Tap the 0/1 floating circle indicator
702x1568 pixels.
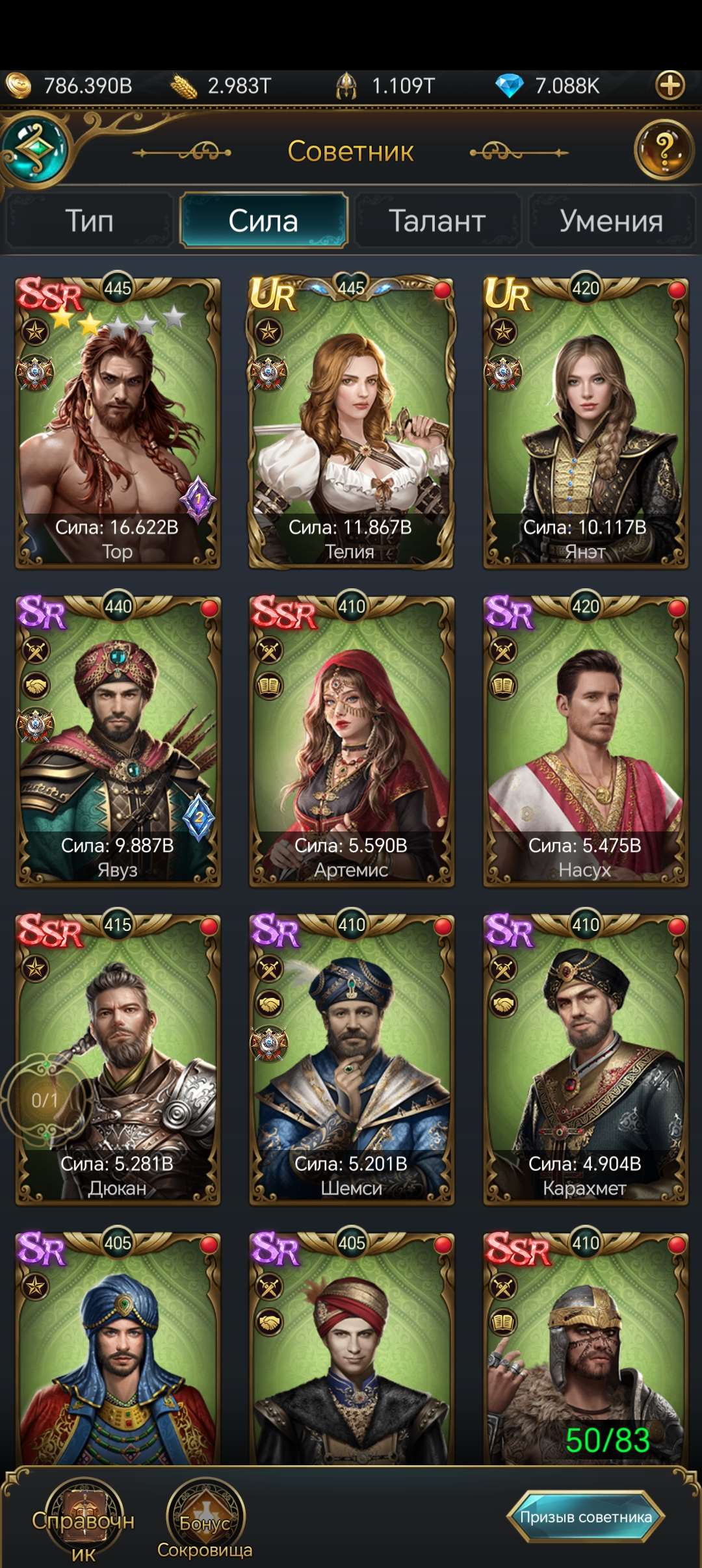pos(44,1100)
